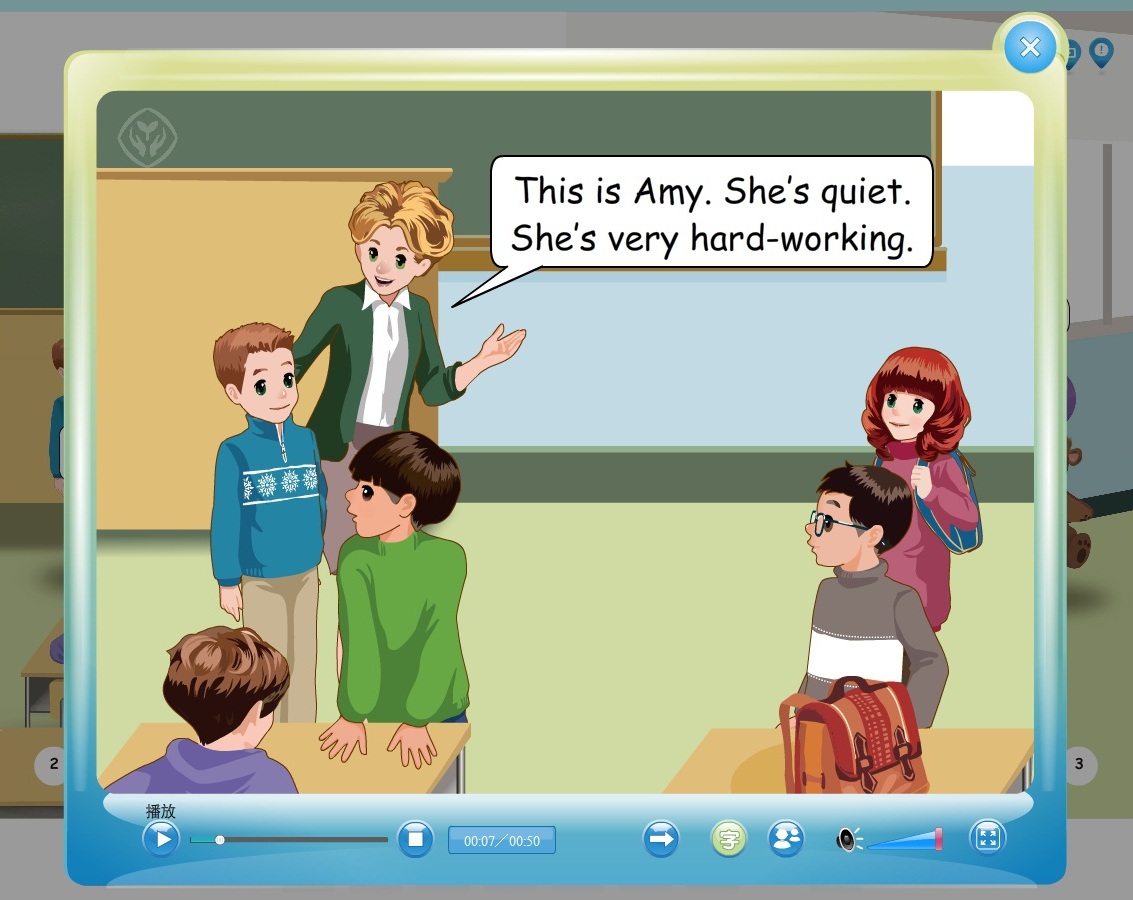Stop the video playback

click(415, 839)
